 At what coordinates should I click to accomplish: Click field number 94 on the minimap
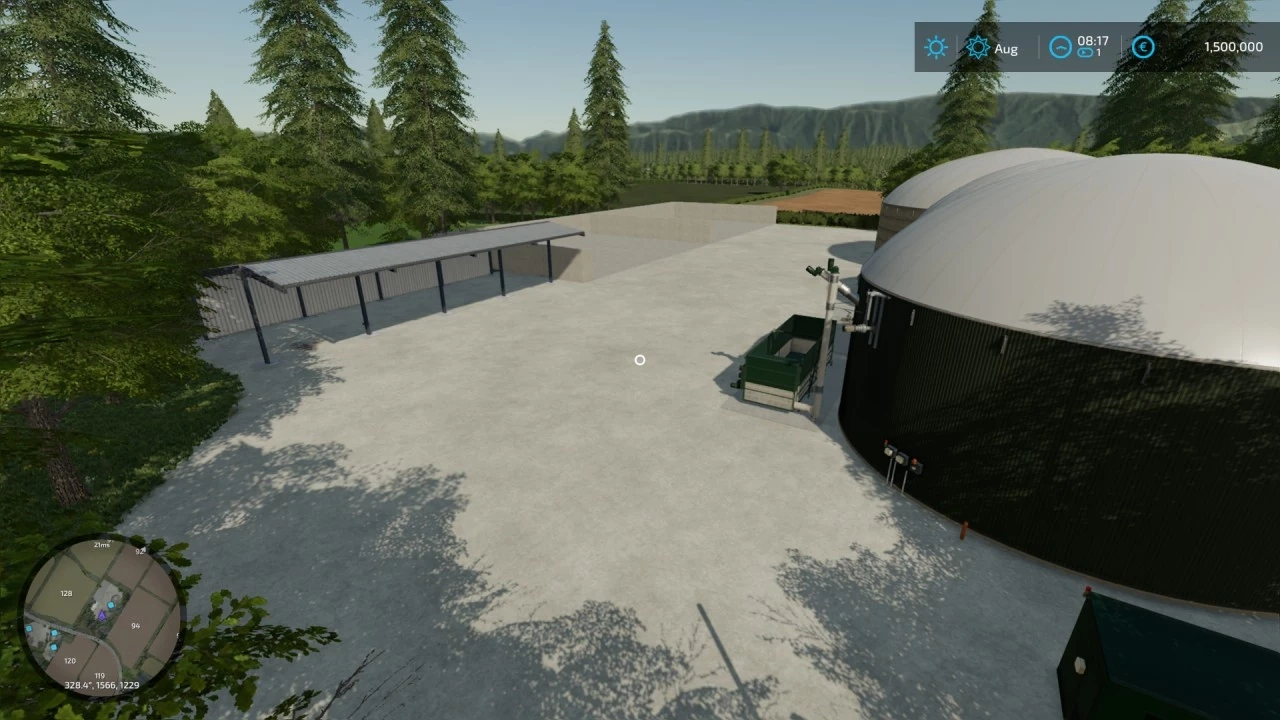click(x=135, y=626)
